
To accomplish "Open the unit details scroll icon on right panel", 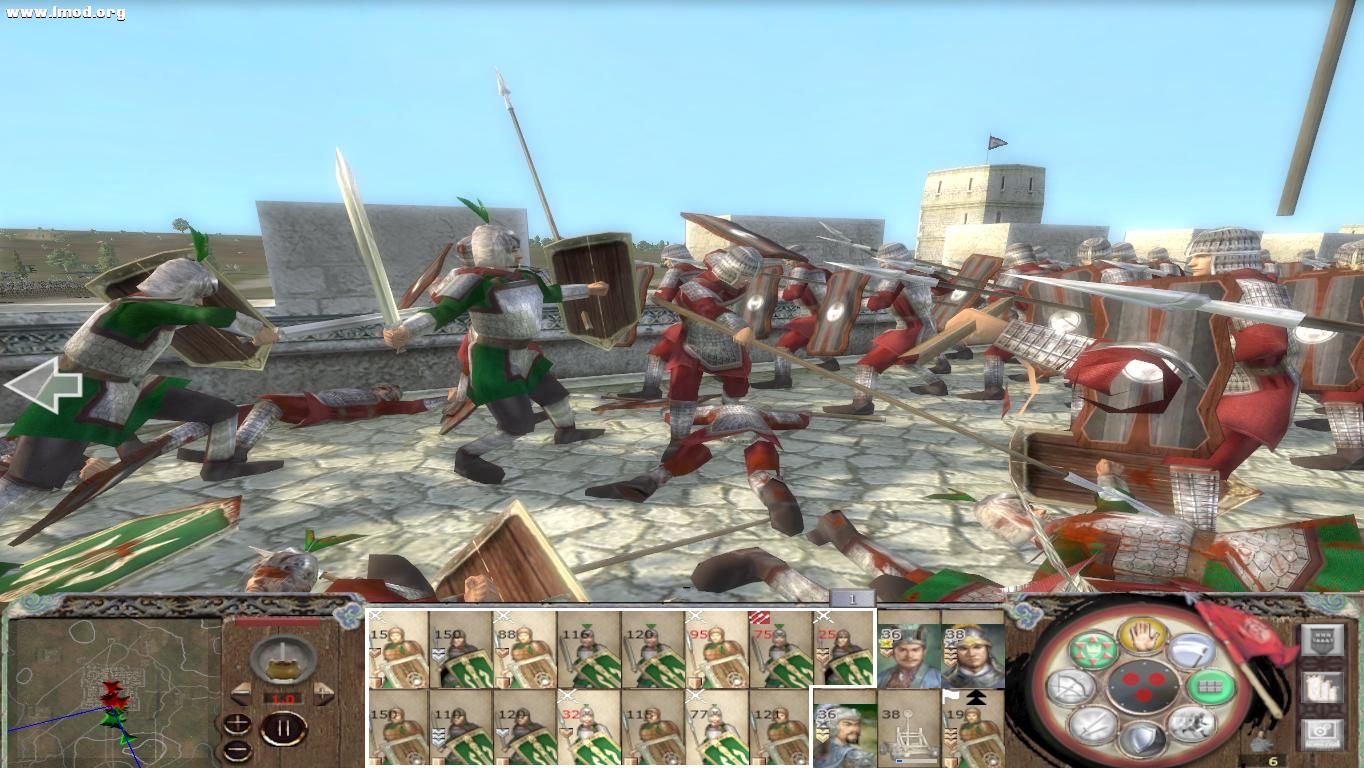I will click(x=1323, y=689).
